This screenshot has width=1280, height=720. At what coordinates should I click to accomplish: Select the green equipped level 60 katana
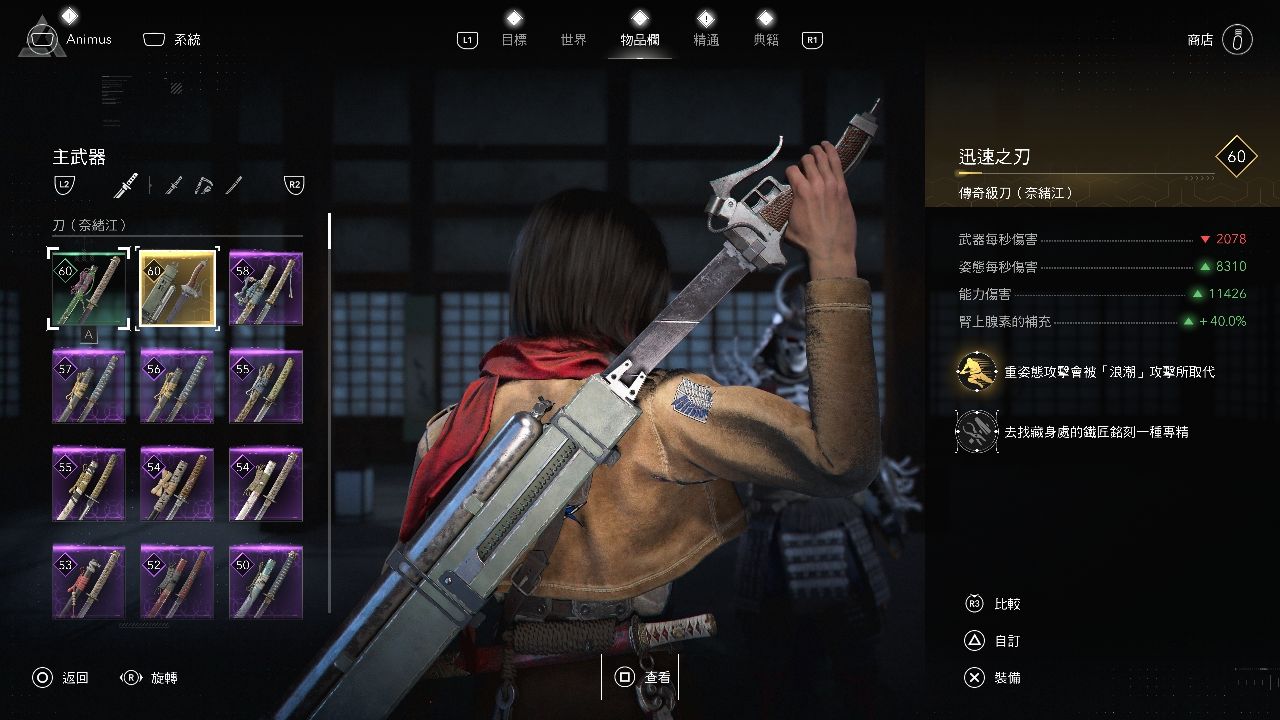point(89,288)
